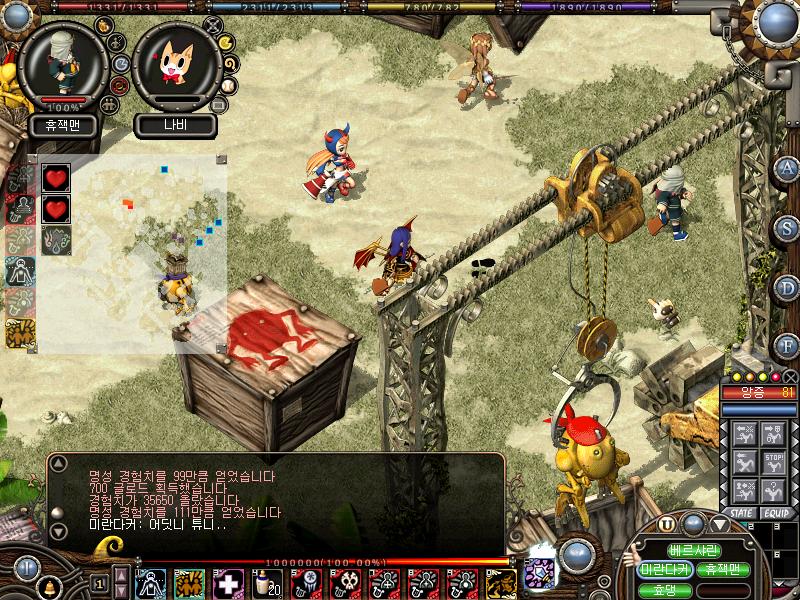
Task: Use the potion bottle with 20 count
Action: 267,583
